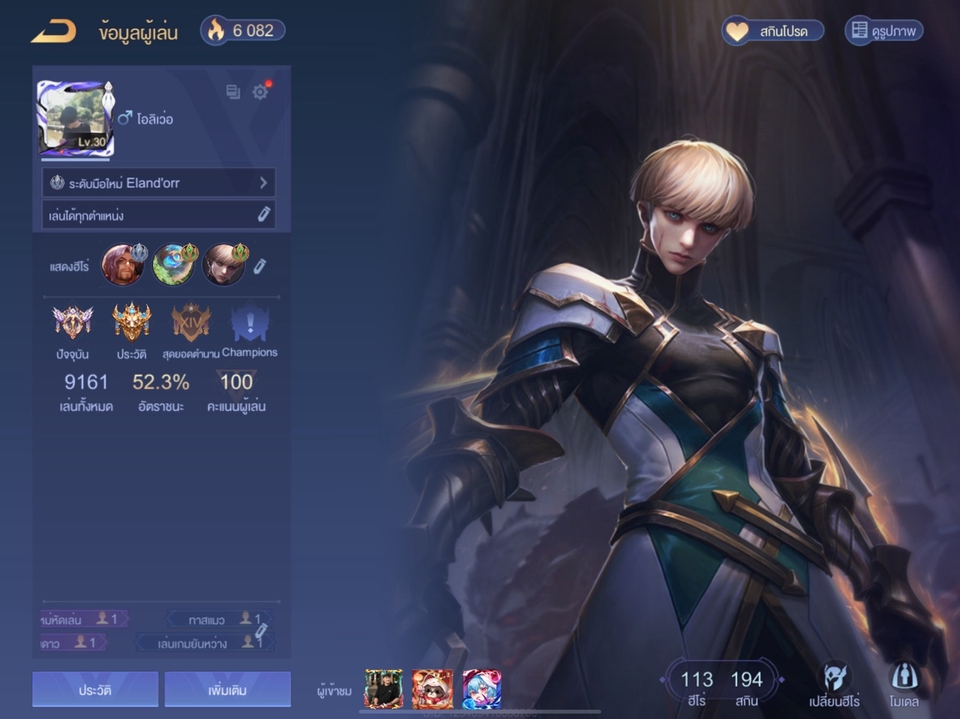The image size is (960, 719).
Task: Go back using the return arrow
Action: (x=54, y=32)
